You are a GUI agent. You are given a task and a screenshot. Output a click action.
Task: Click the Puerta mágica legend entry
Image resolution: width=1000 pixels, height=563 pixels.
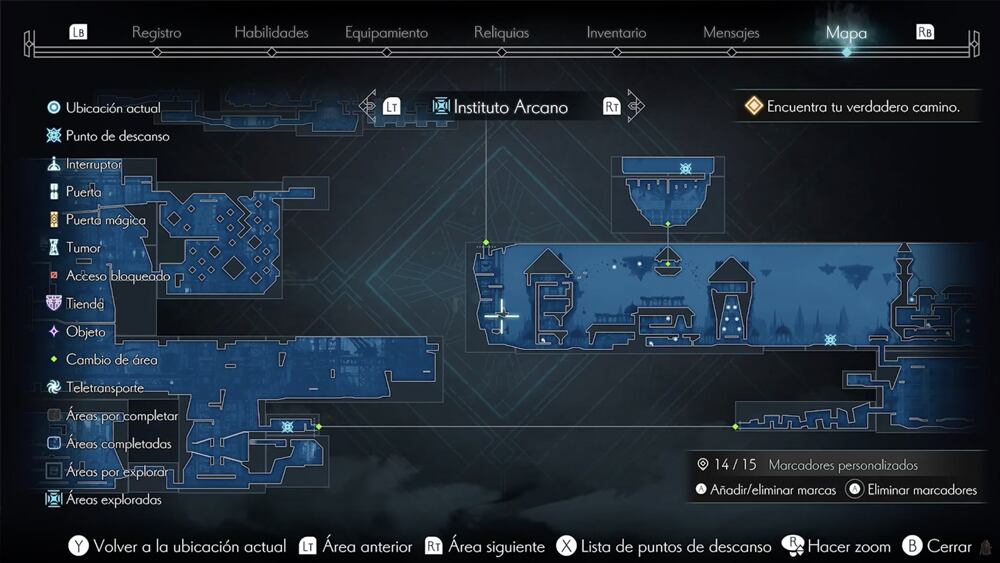[x=105, y=220]
